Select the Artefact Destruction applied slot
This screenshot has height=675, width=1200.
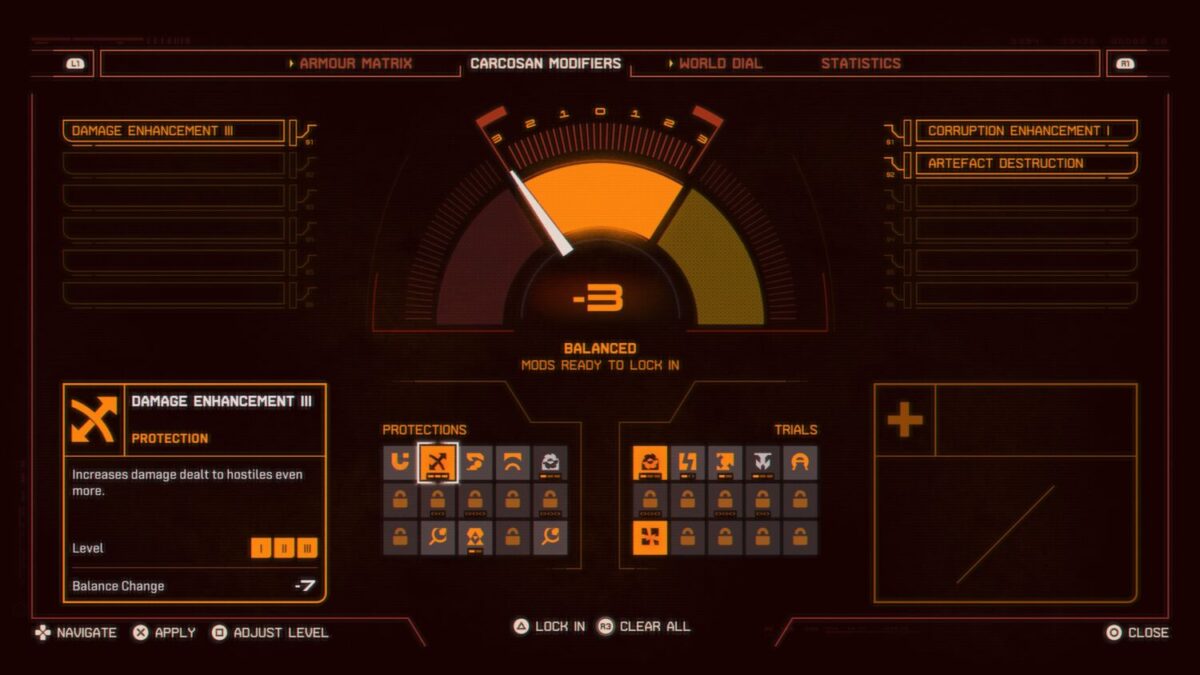click(1026, 163)
